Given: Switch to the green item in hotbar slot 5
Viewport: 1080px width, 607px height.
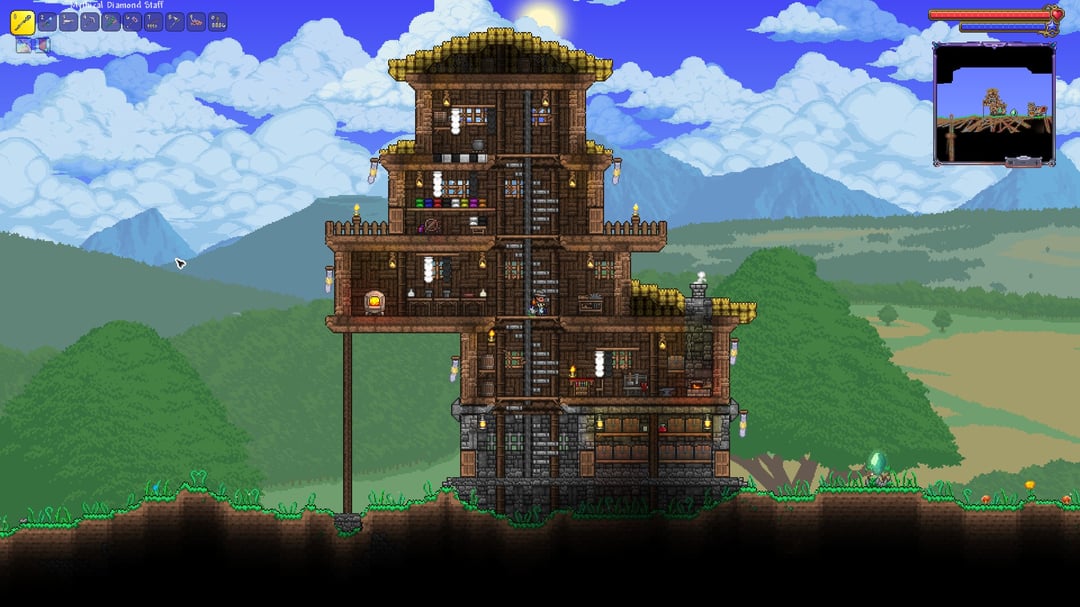Looking at the screenshot, I should (x=111, y=21).
